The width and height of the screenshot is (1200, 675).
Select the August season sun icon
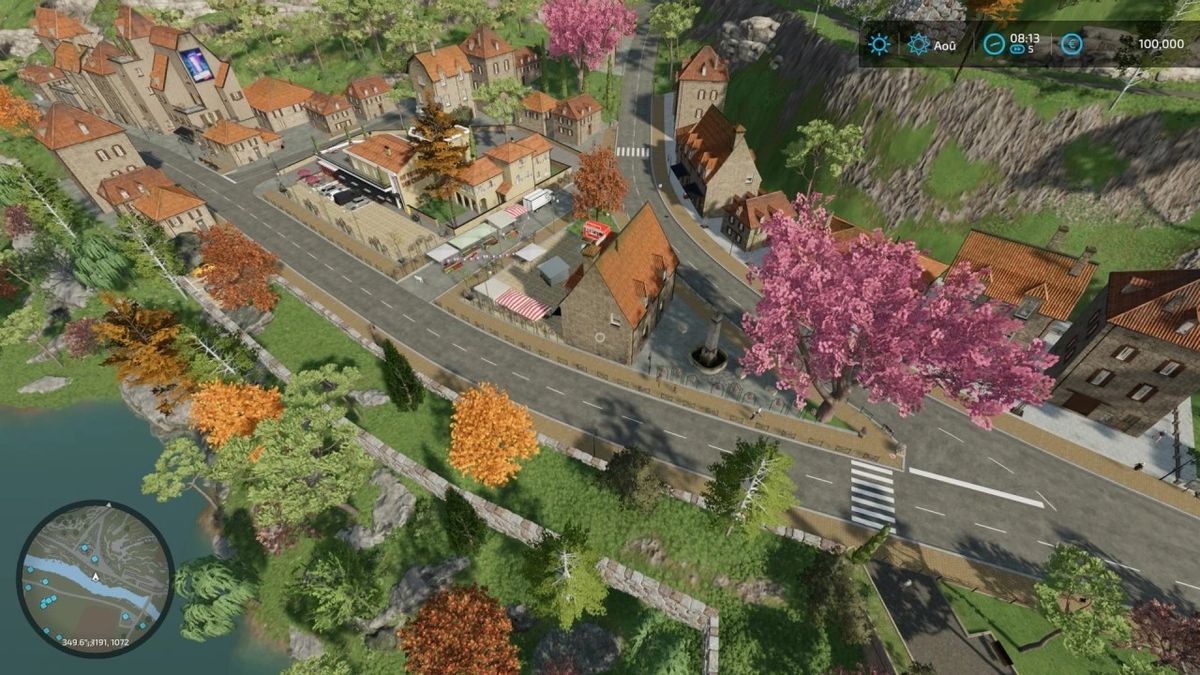(x=919, y=44)
